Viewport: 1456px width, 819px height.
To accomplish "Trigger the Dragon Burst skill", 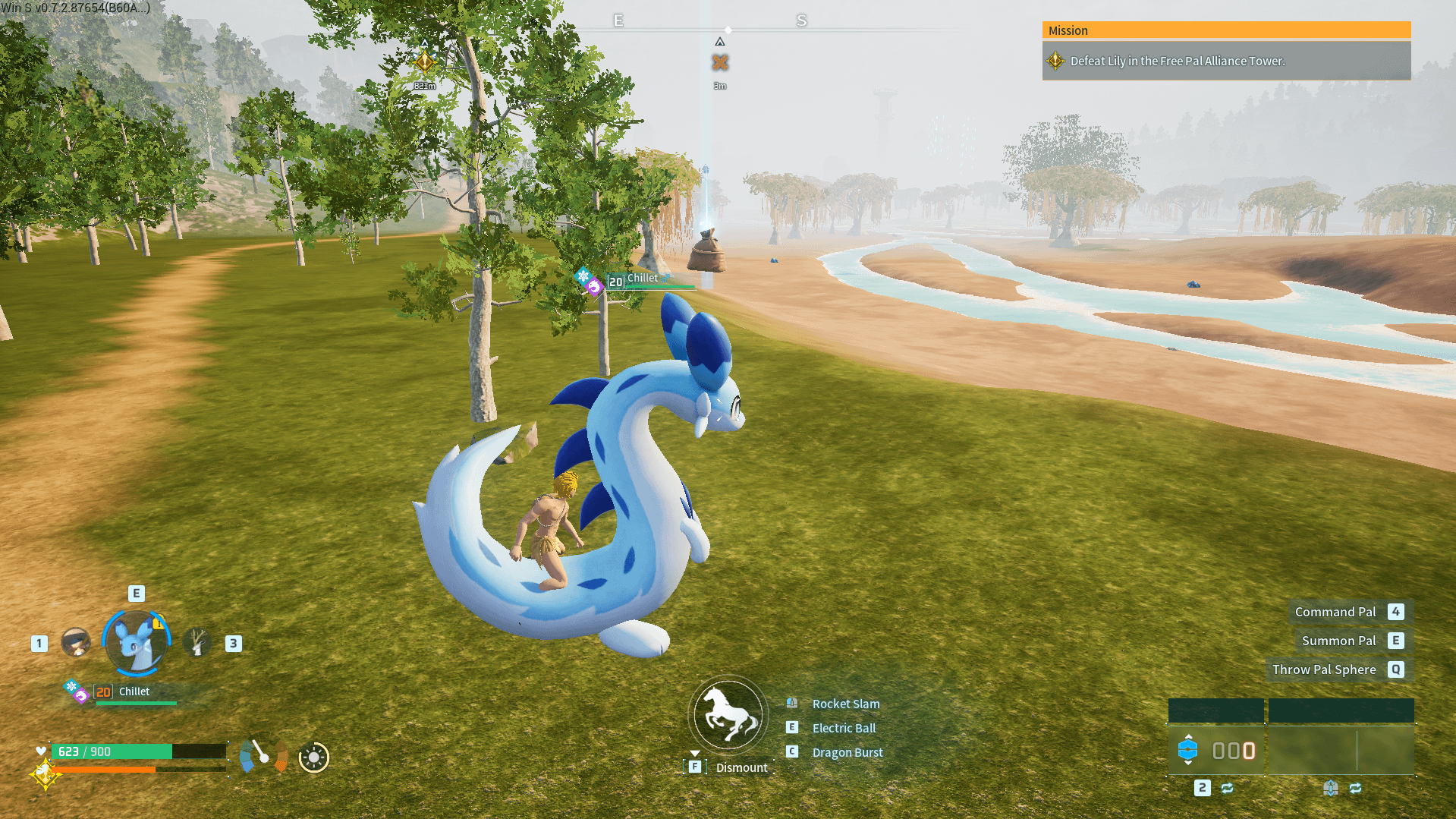I will point(847,752).
